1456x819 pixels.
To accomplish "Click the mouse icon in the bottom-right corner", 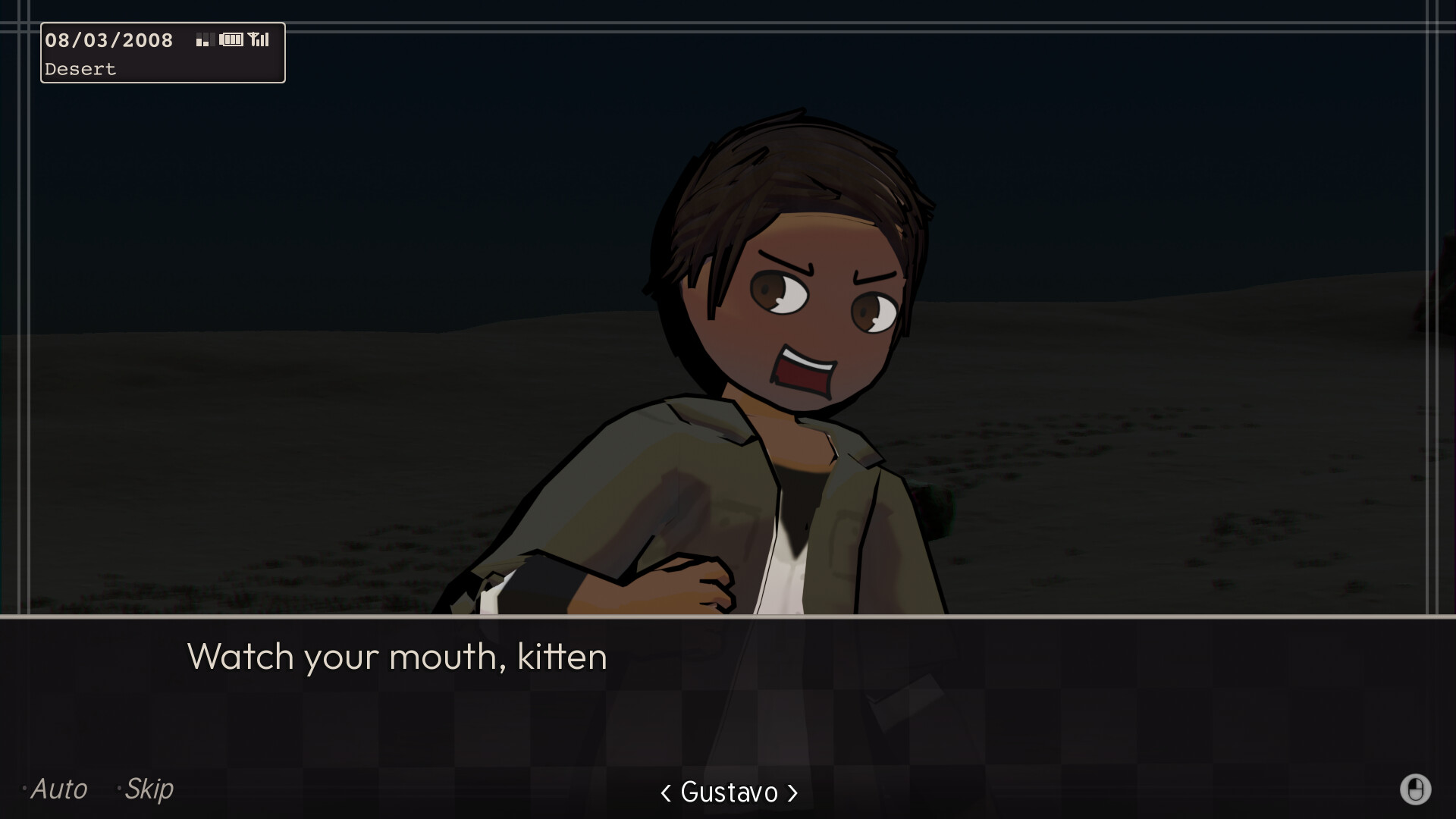I will click(x=1415, y=789).
